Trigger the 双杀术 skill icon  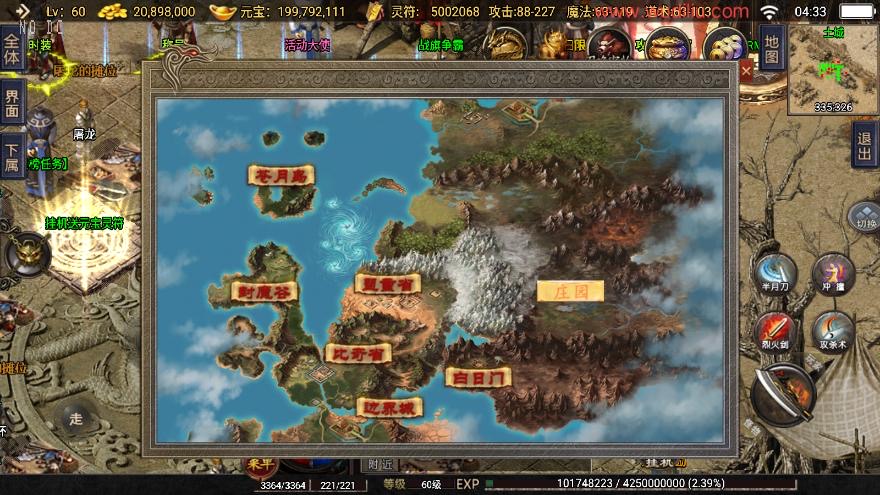[x=832, y=330]
